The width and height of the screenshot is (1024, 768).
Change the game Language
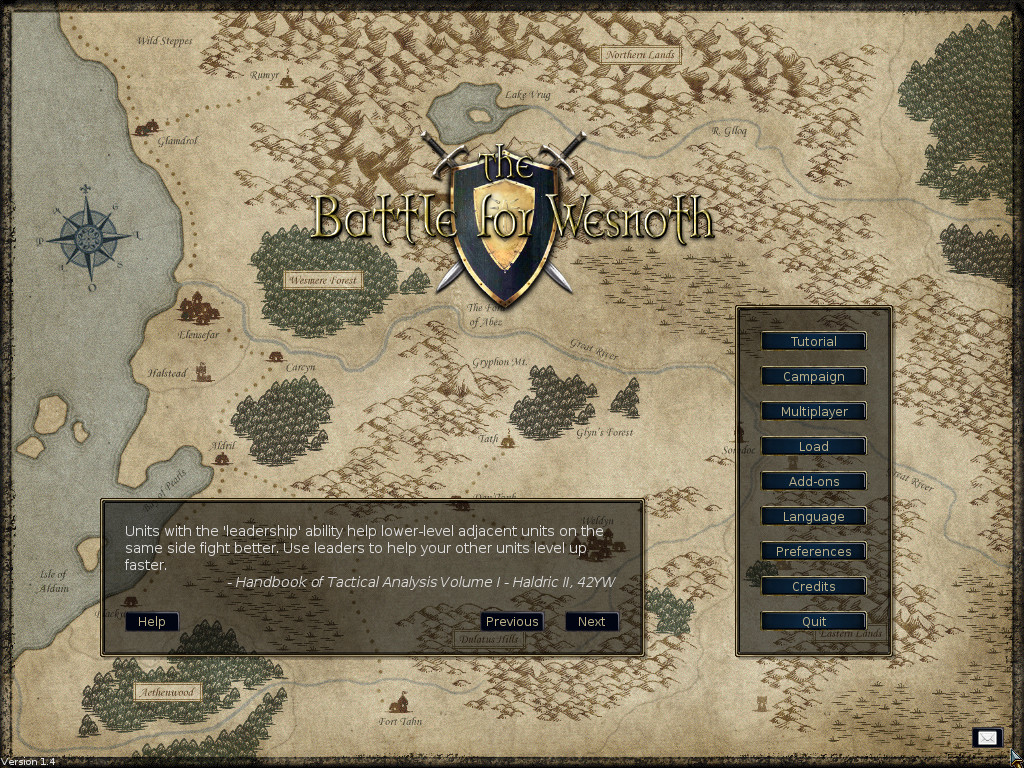[813, 517]
